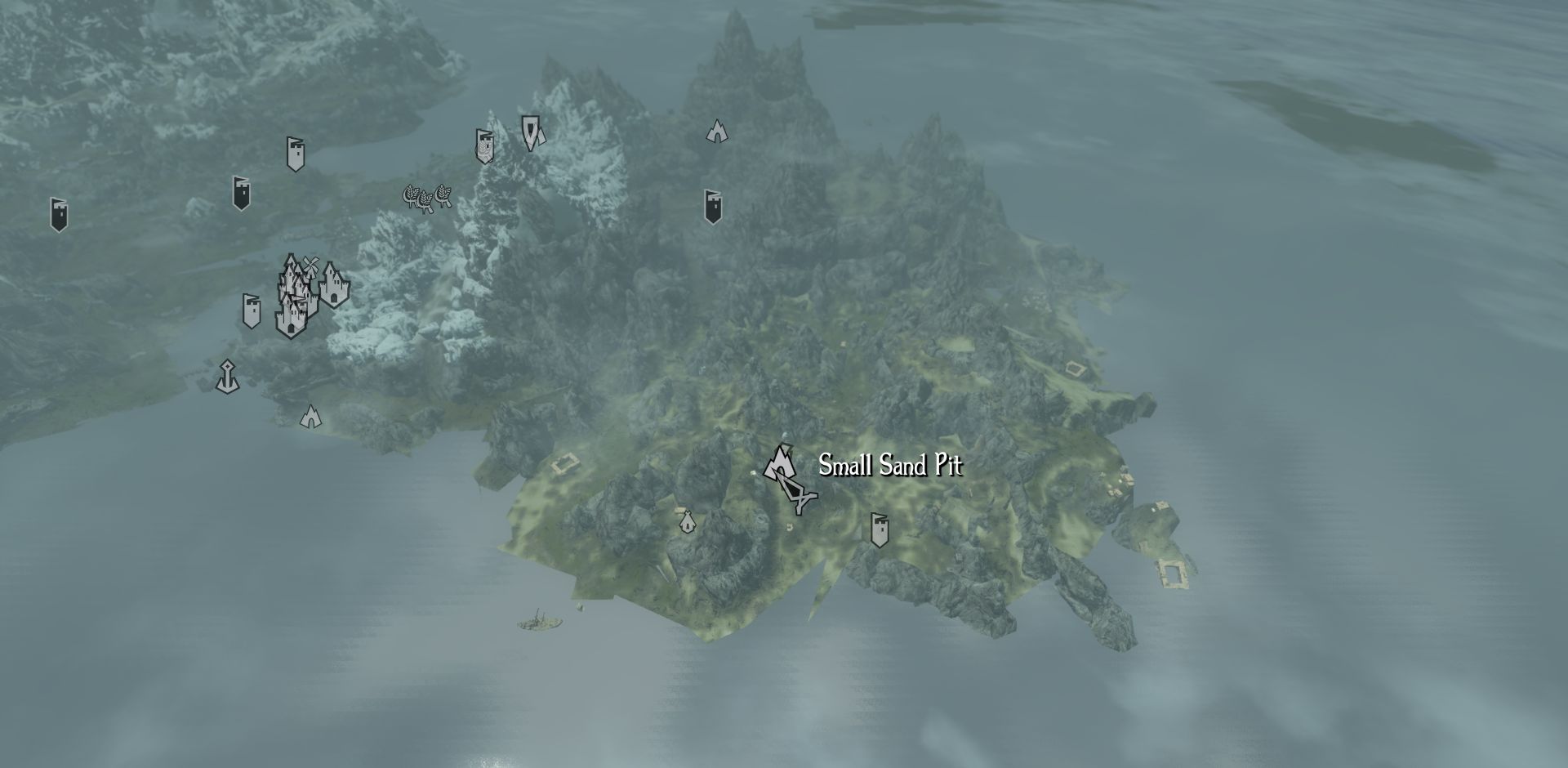Choose the windmill map marker
Viewport: 1568px width, 768px height.
(x=309, y=265)
